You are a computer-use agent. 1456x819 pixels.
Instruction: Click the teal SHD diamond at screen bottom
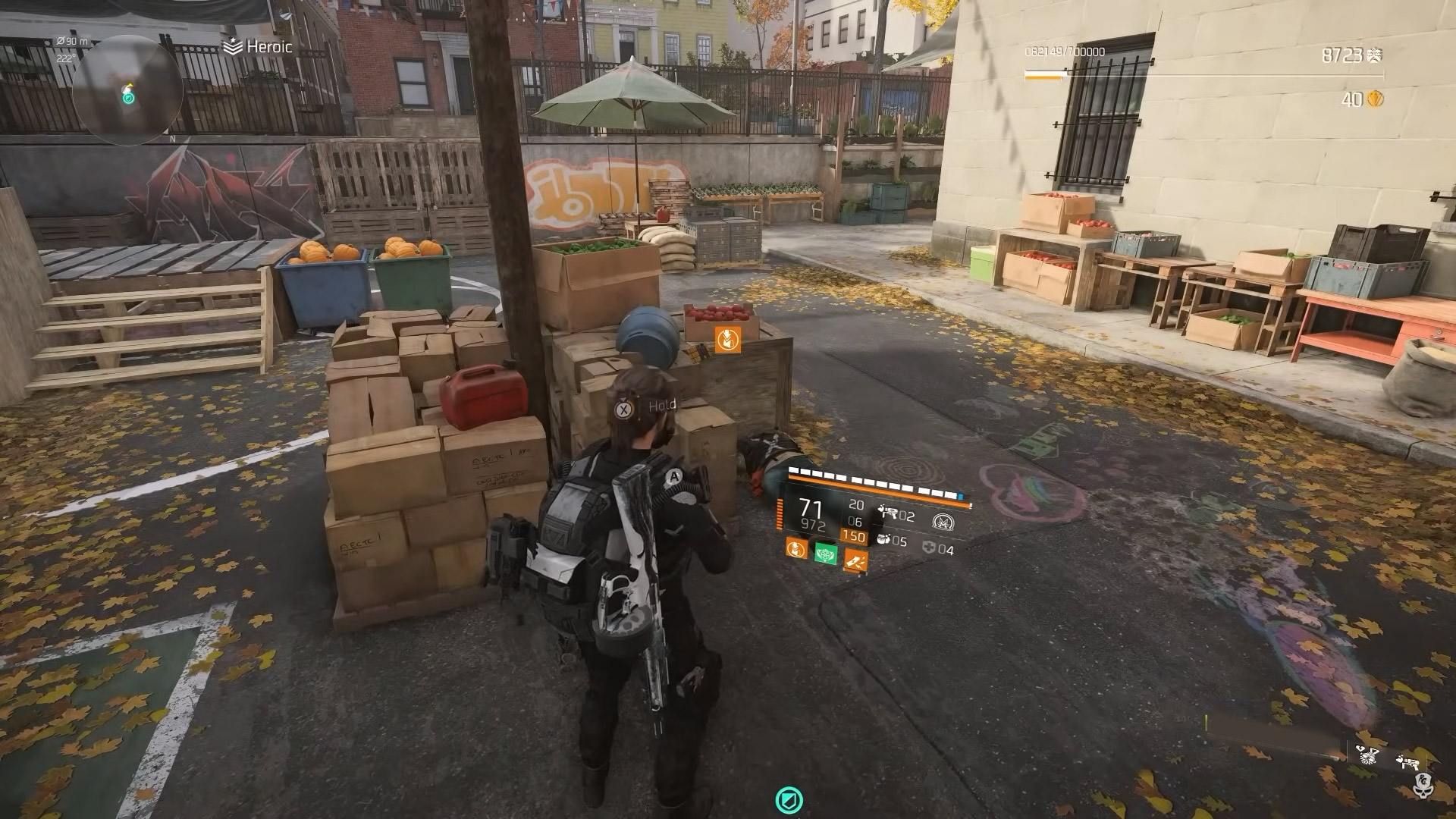pyautogui.click(x=789, y=797)
